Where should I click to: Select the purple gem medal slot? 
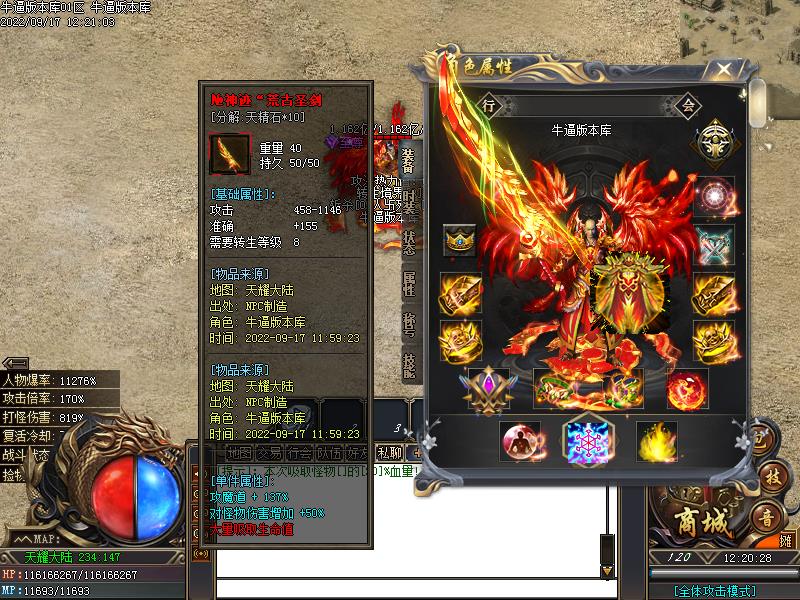(x=488, y=388)
